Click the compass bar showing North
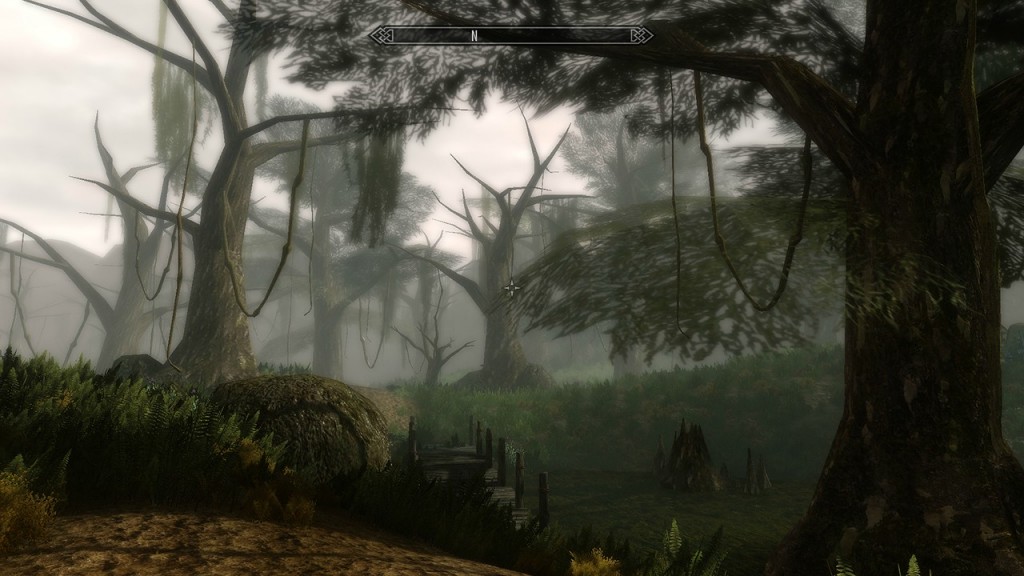The width and height of the screenshot is (1024, 576). pyautogui.click(x=511, y=36)
